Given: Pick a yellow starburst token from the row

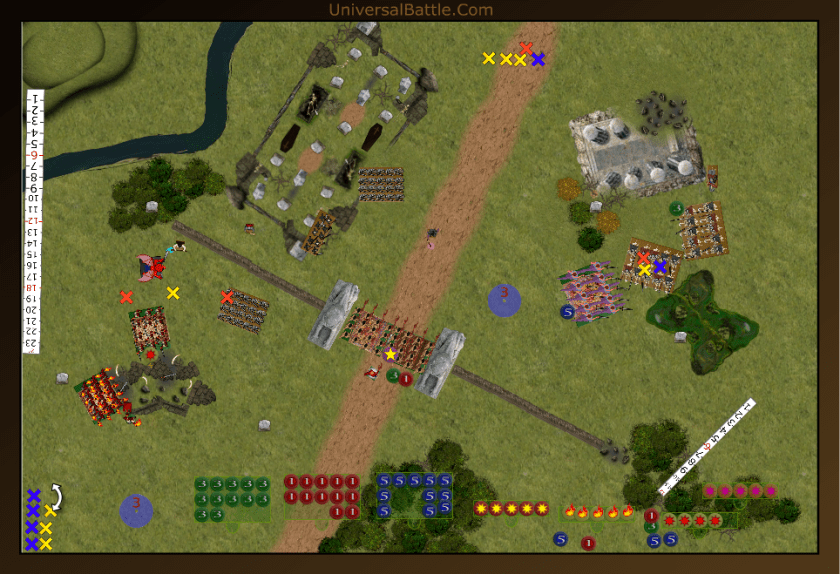Looking at the screenshot, I should pos(511,508).
